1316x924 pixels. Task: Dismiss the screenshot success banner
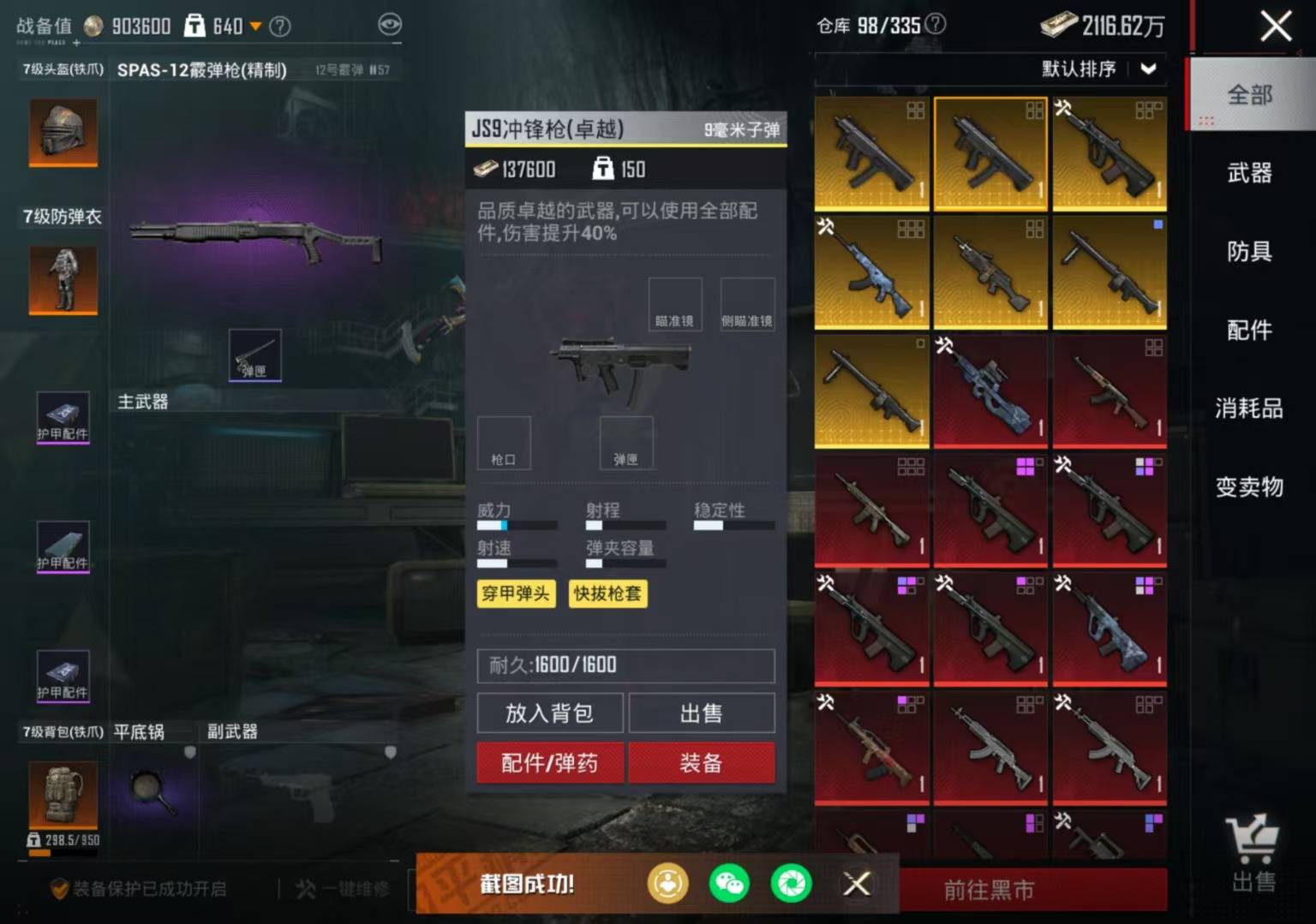click(x=856, y=884)
